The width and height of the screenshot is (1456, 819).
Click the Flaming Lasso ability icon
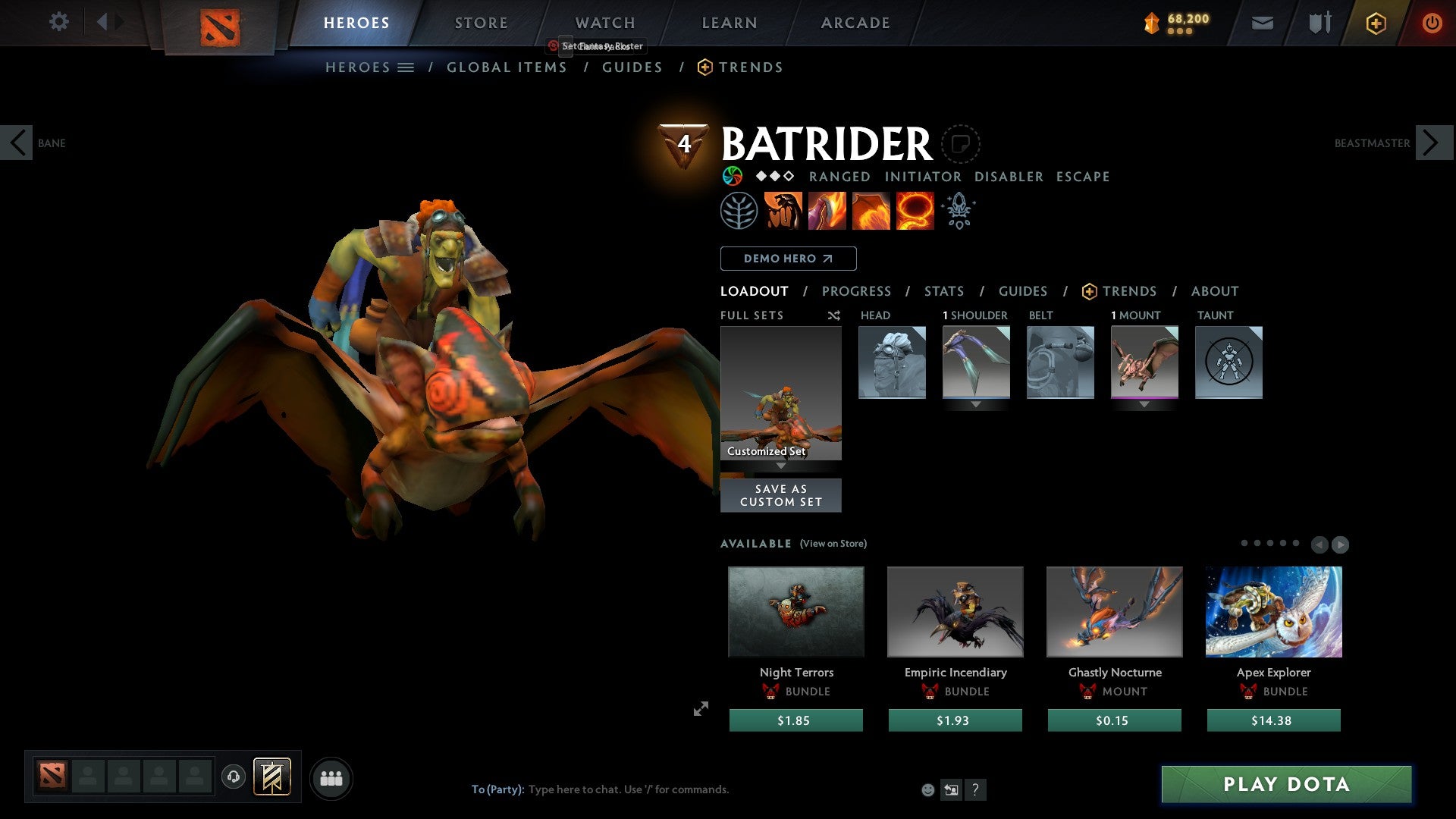point(915,210)
